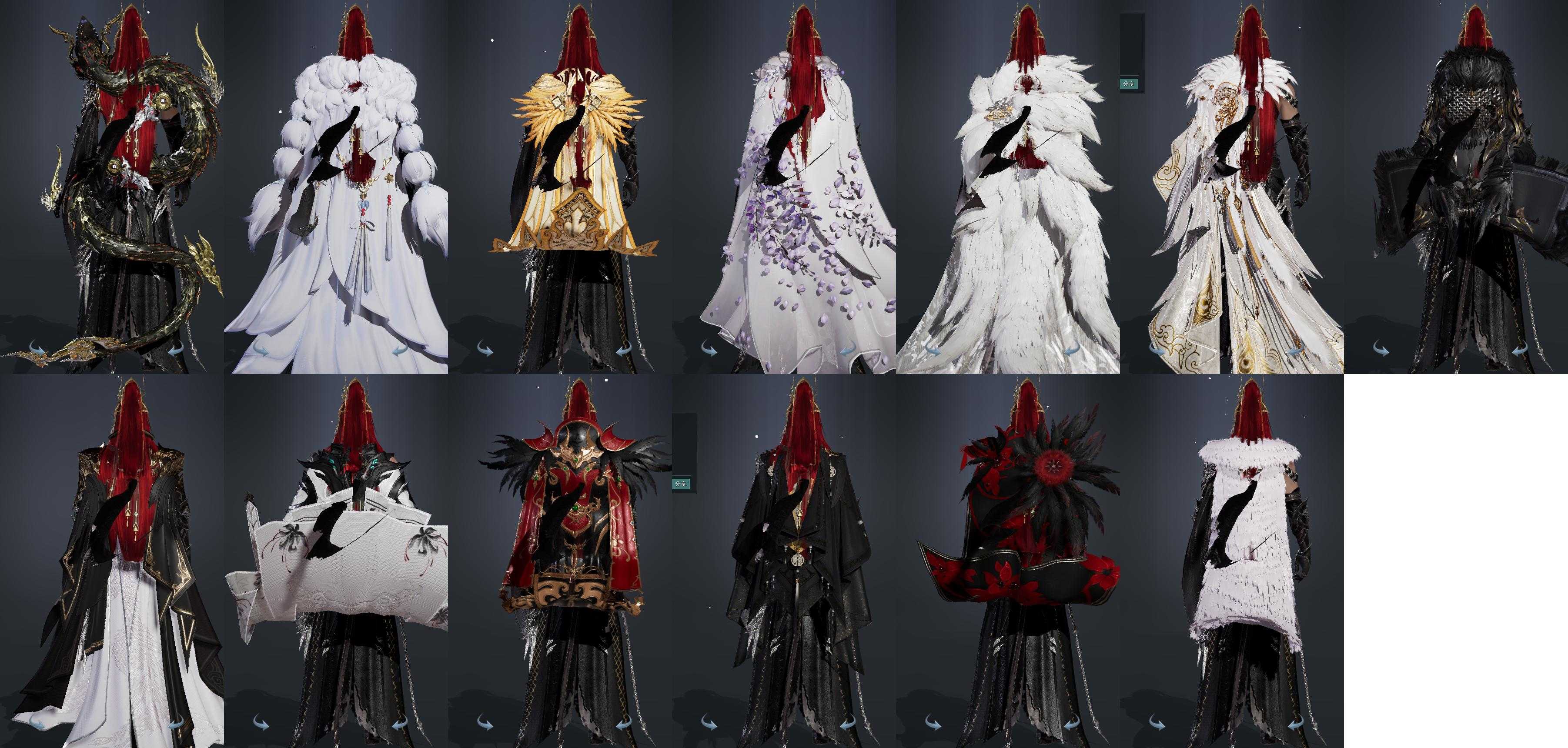The image size is (1568, 748).
Task: Click 分享 beside the white-gold phoenix cloak
Action: point(1128,83)
